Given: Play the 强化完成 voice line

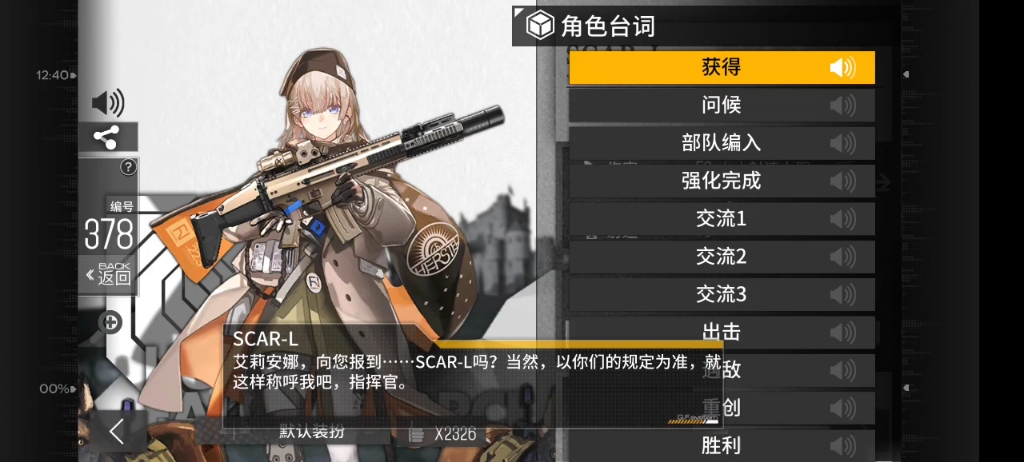Looking at the screenshot, I should pos(721,181).
